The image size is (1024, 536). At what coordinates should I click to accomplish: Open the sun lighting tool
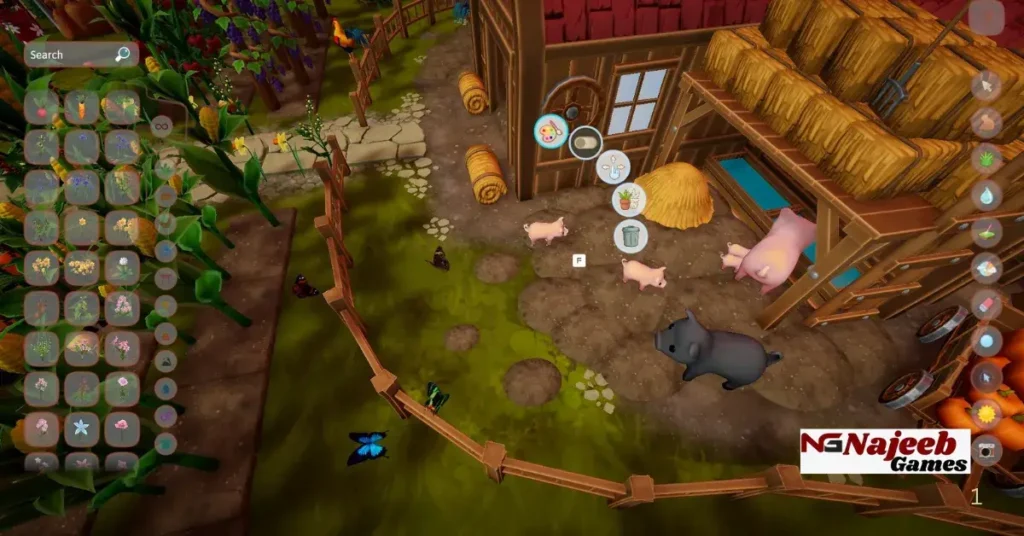point(986,413)
